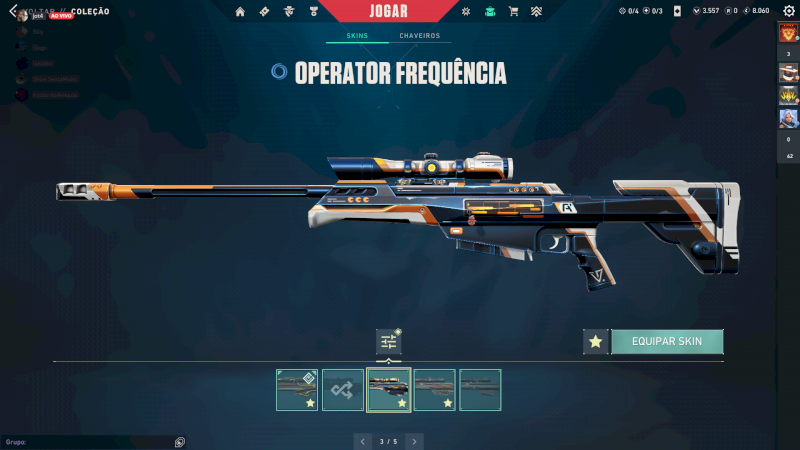Open the store cart icon

(x=513, y=12)
